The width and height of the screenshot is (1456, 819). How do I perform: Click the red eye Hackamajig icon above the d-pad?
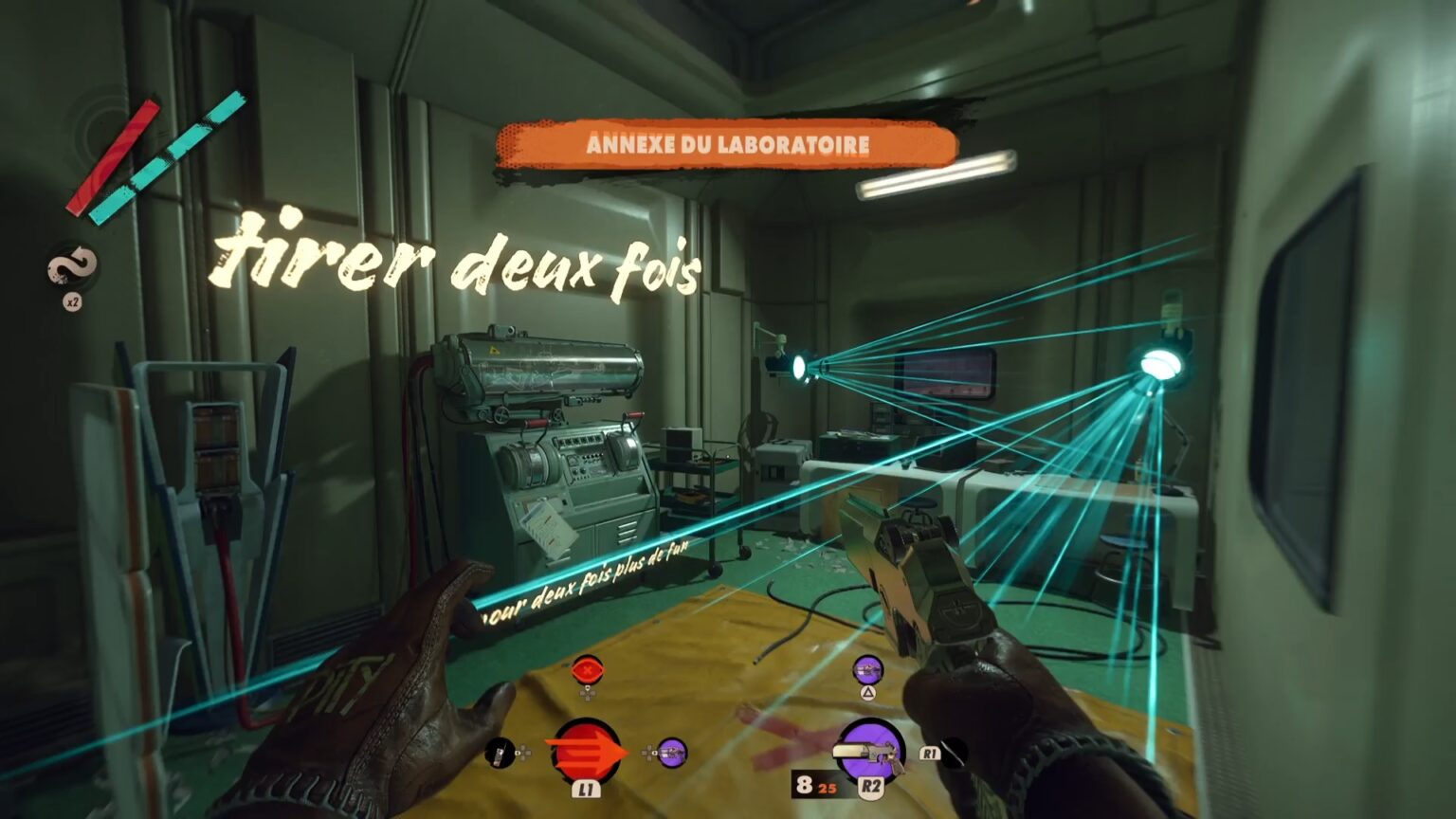point(587,670)
